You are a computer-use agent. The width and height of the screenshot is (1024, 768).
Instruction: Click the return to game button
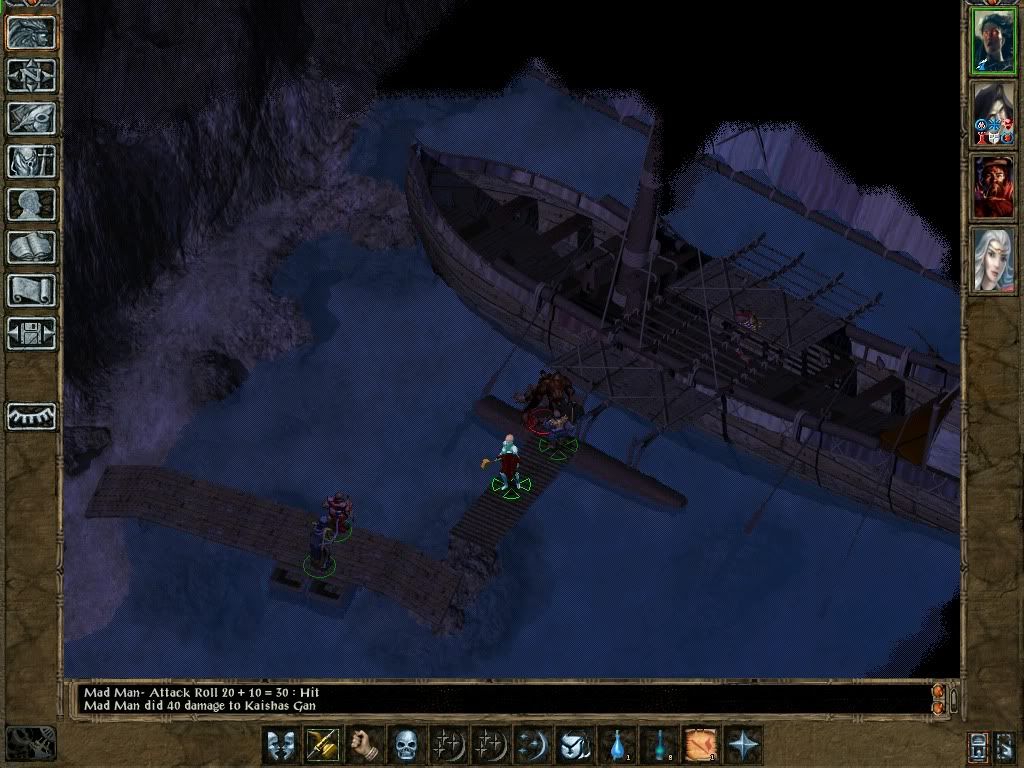pyautogui.click(x=31, y=33)
